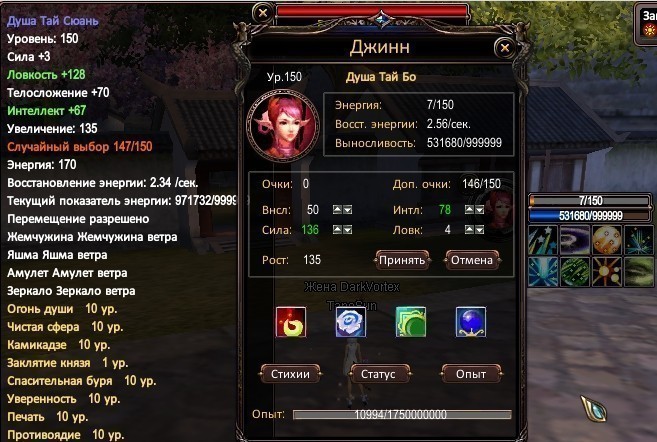Image resolution: width=657 pixels, height=442 pixels.
Task: Click the Отмена button
Action: [x=471, y=260]
